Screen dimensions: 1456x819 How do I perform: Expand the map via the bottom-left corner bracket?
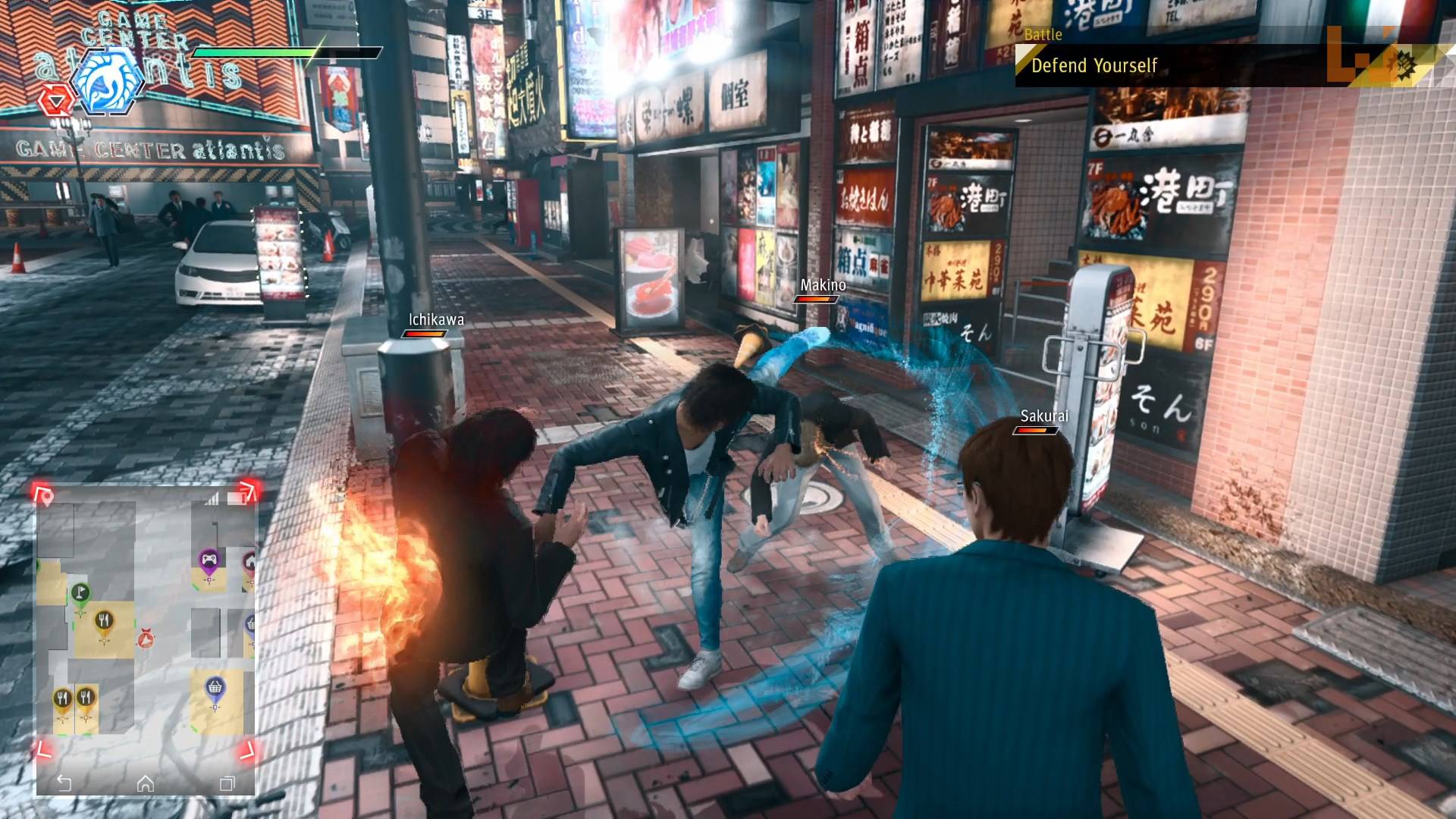45,748
